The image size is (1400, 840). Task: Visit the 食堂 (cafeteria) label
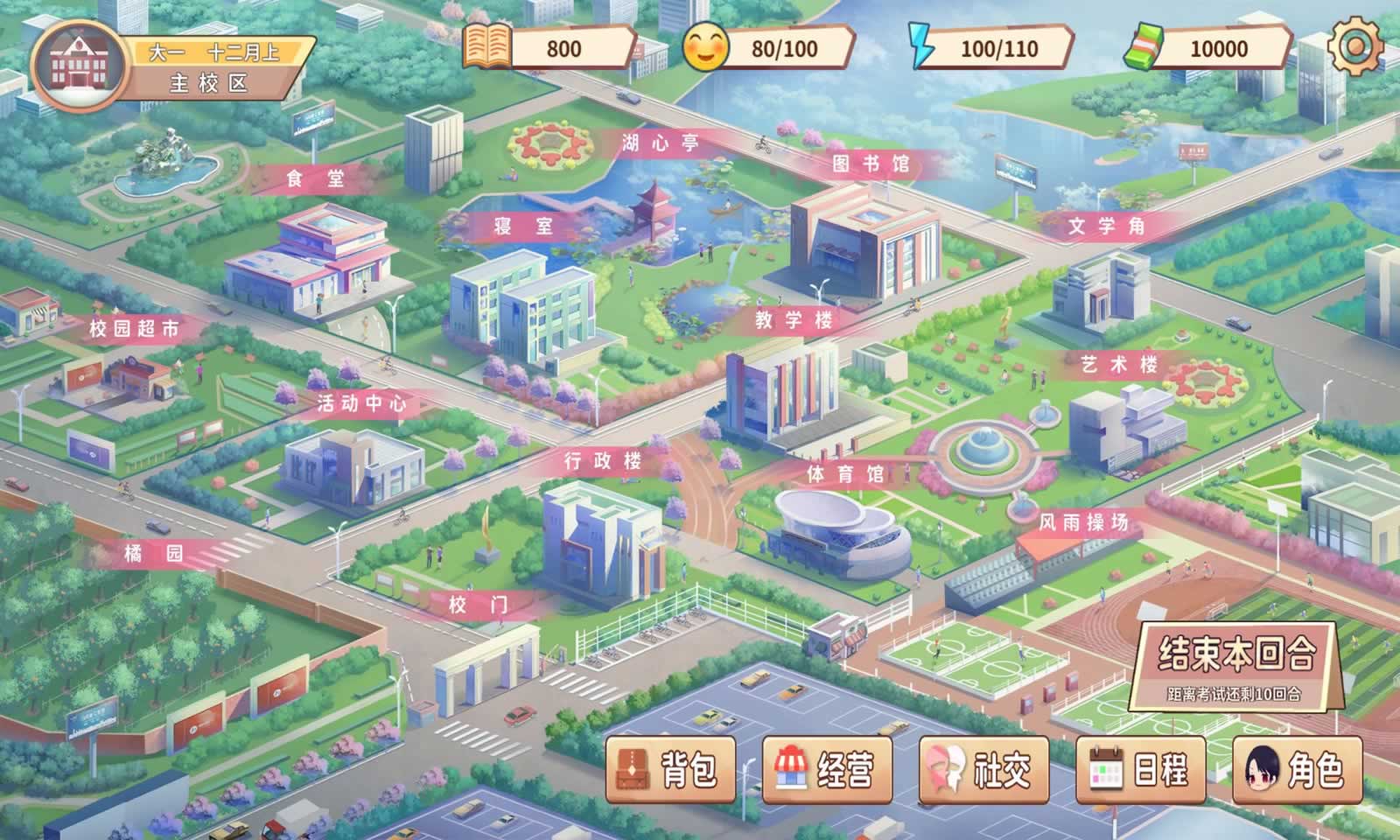(317, 179)
